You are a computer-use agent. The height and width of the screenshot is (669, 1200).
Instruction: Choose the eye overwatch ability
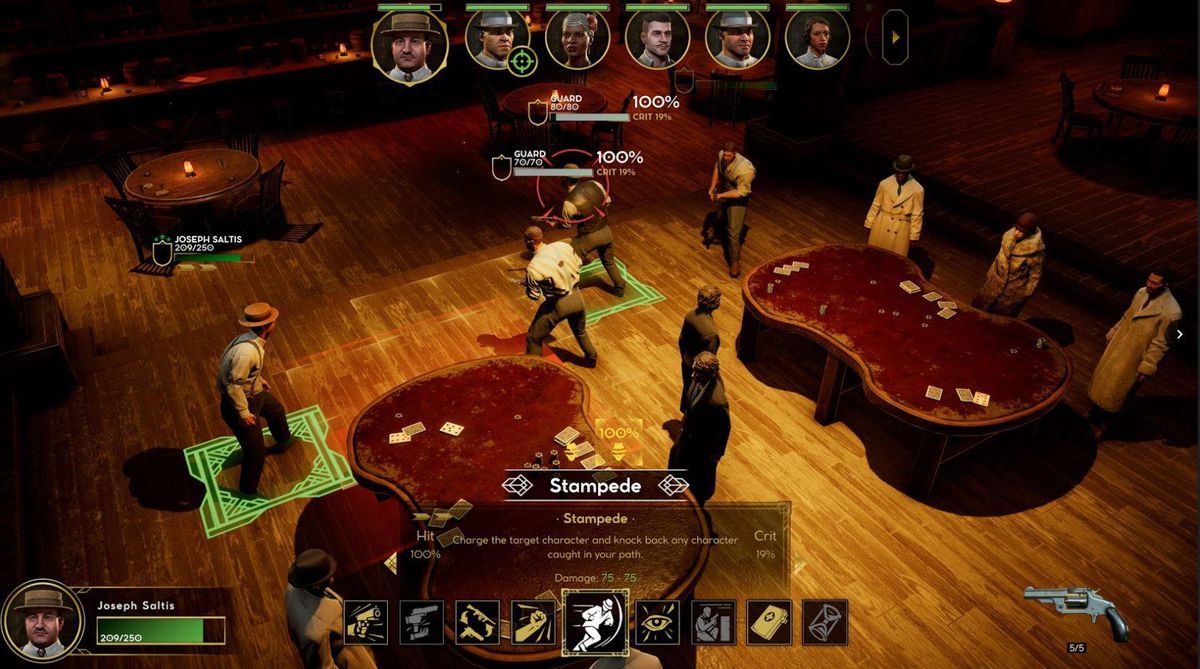click(658, 622)
